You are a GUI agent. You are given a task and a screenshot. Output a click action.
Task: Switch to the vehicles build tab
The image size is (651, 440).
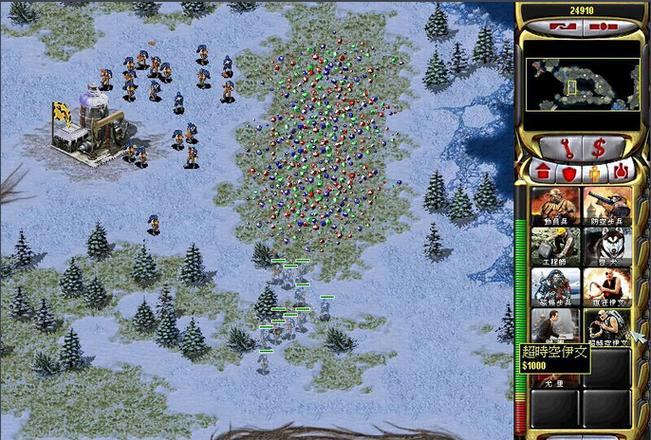(621, 173)
